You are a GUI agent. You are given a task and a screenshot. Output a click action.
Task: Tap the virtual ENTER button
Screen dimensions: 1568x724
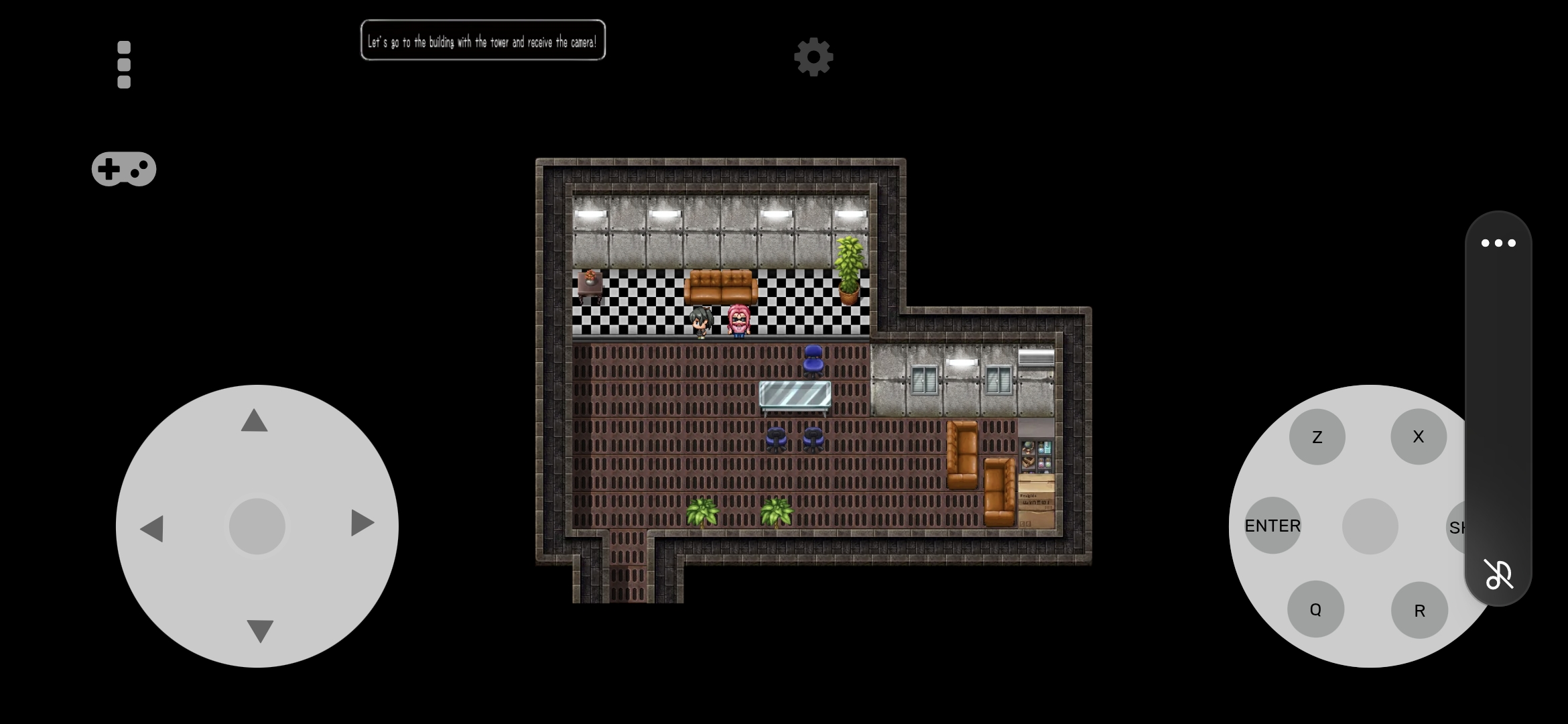1272,526
